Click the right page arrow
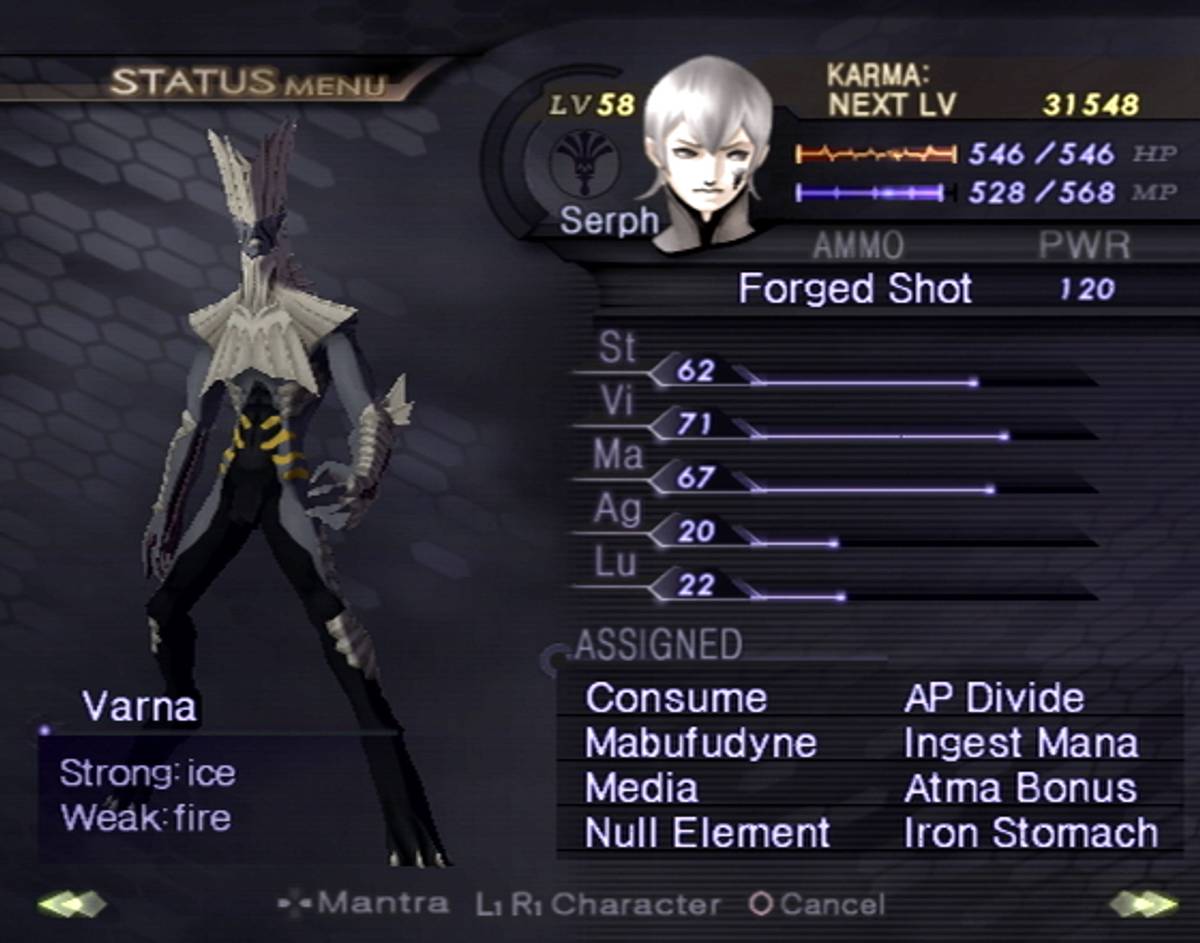The width and height of the screenshot is (1200, 943). click(x=1143, y=904)
